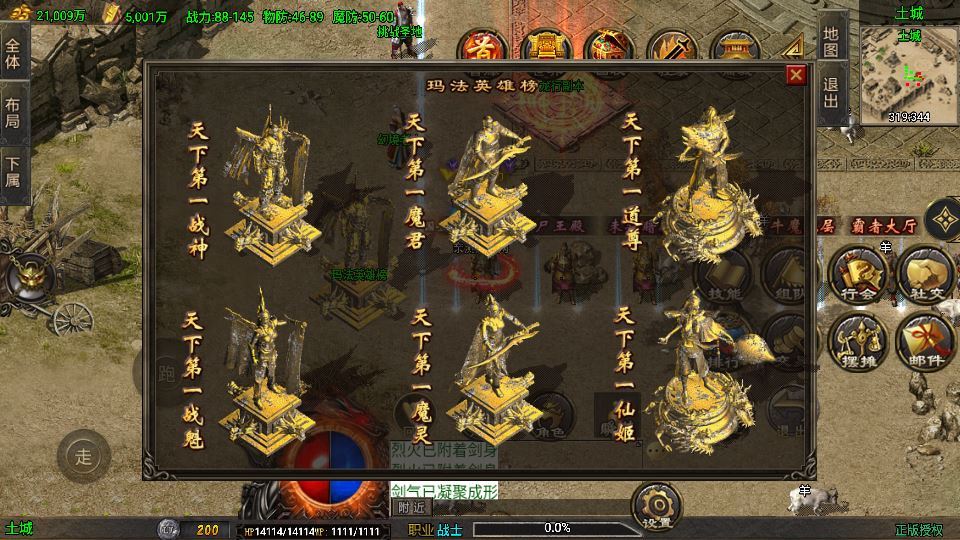Open the 邮件 mail icon
The image size is (960, 540).
[x=922, y=340]
